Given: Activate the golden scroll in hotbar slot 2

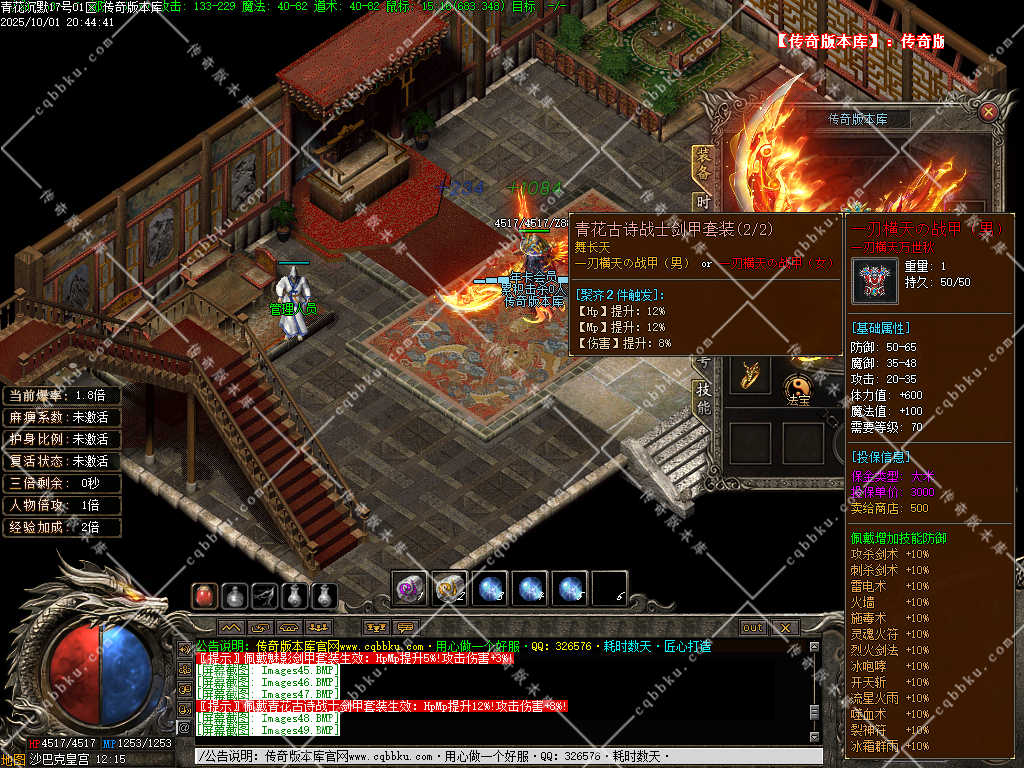Looking at the screenshot, I should pos(450,589).
